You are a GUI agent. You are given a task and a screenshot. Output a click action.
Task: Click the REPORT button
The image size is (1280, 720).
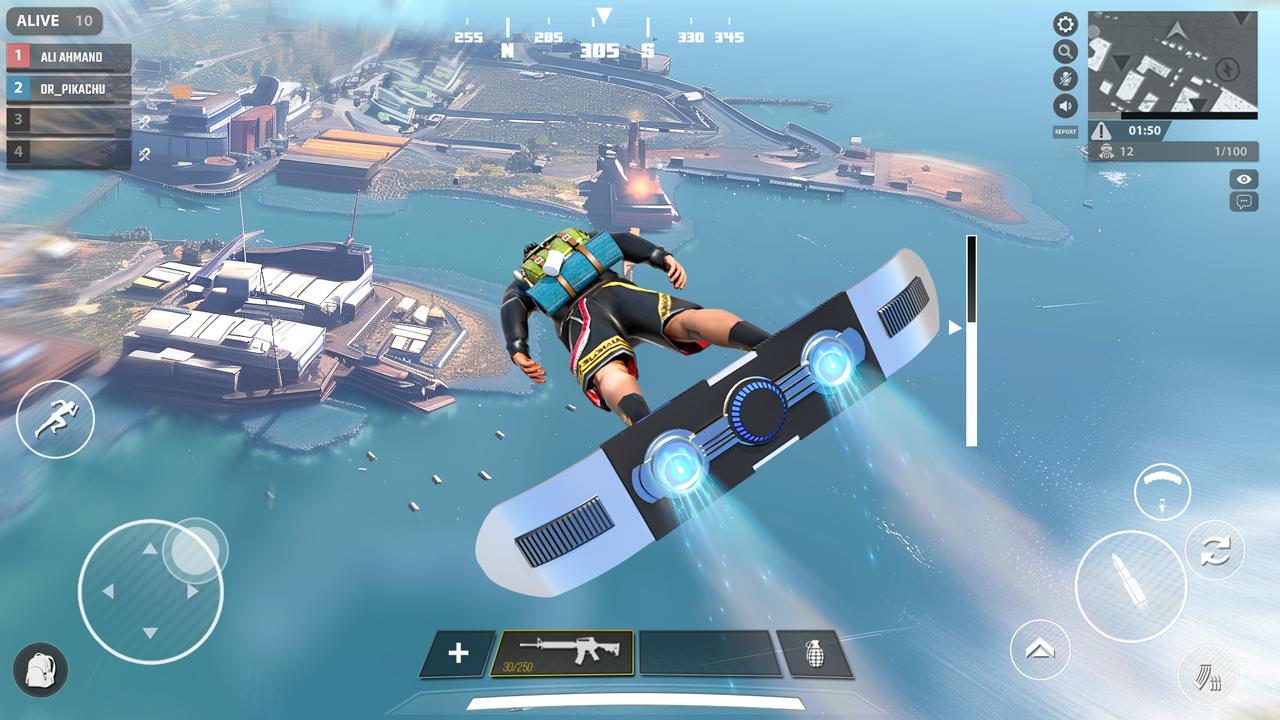pyautogui.click(x=1065, y=132)
